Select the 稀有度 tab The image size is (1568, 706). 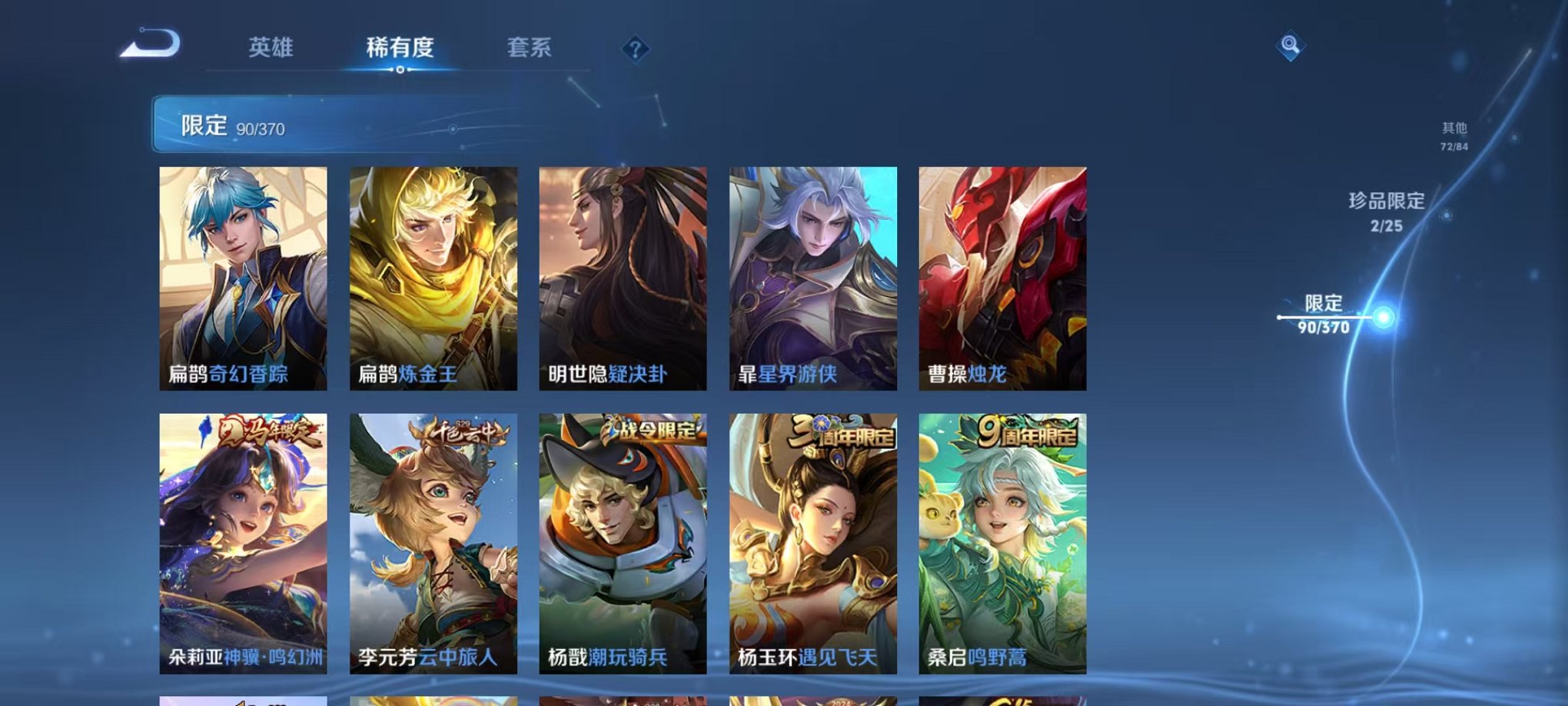coord(400,48)
